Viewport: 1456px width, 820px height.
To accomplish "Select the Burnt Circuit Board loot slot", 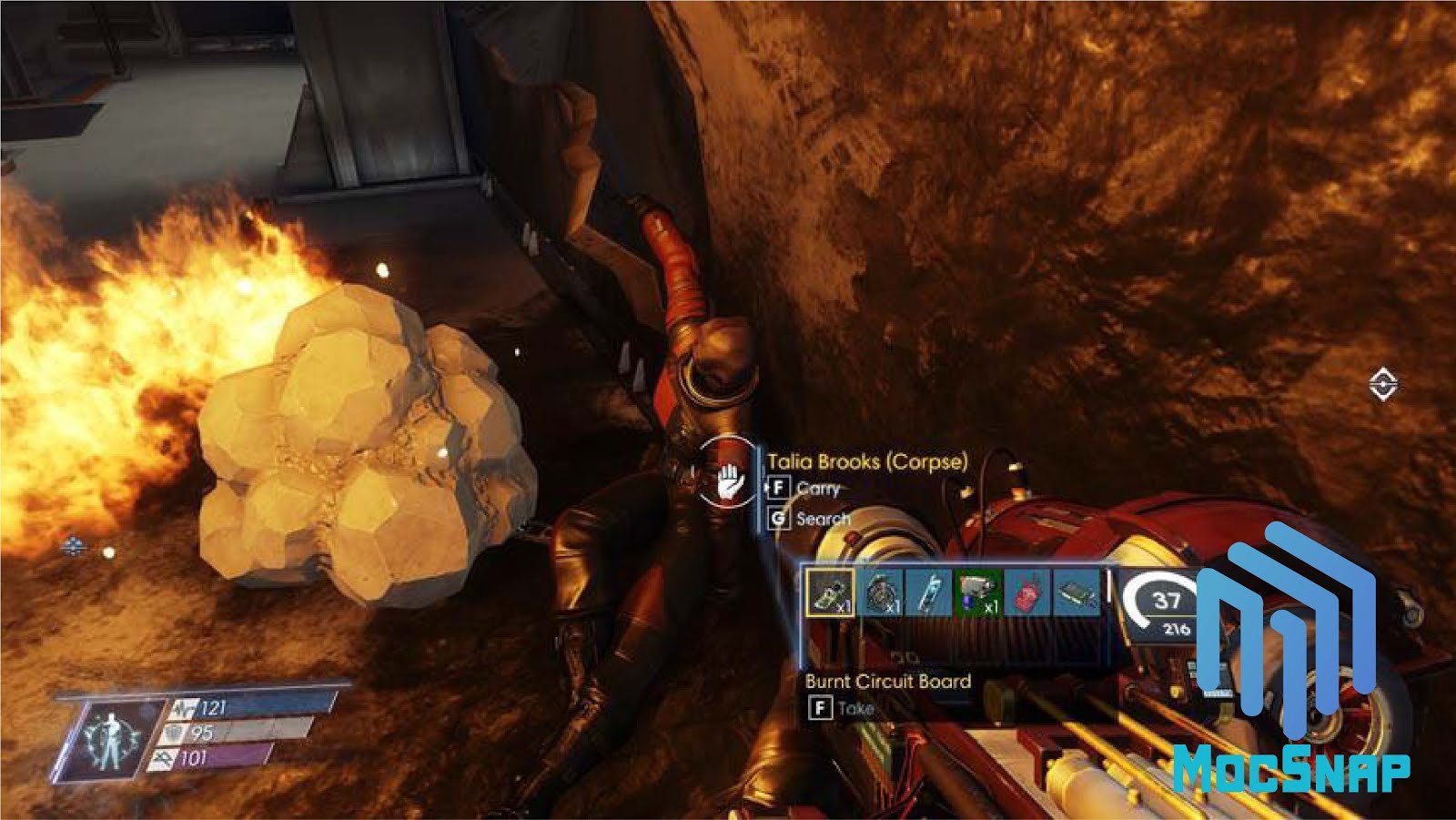I will (830, 592).
